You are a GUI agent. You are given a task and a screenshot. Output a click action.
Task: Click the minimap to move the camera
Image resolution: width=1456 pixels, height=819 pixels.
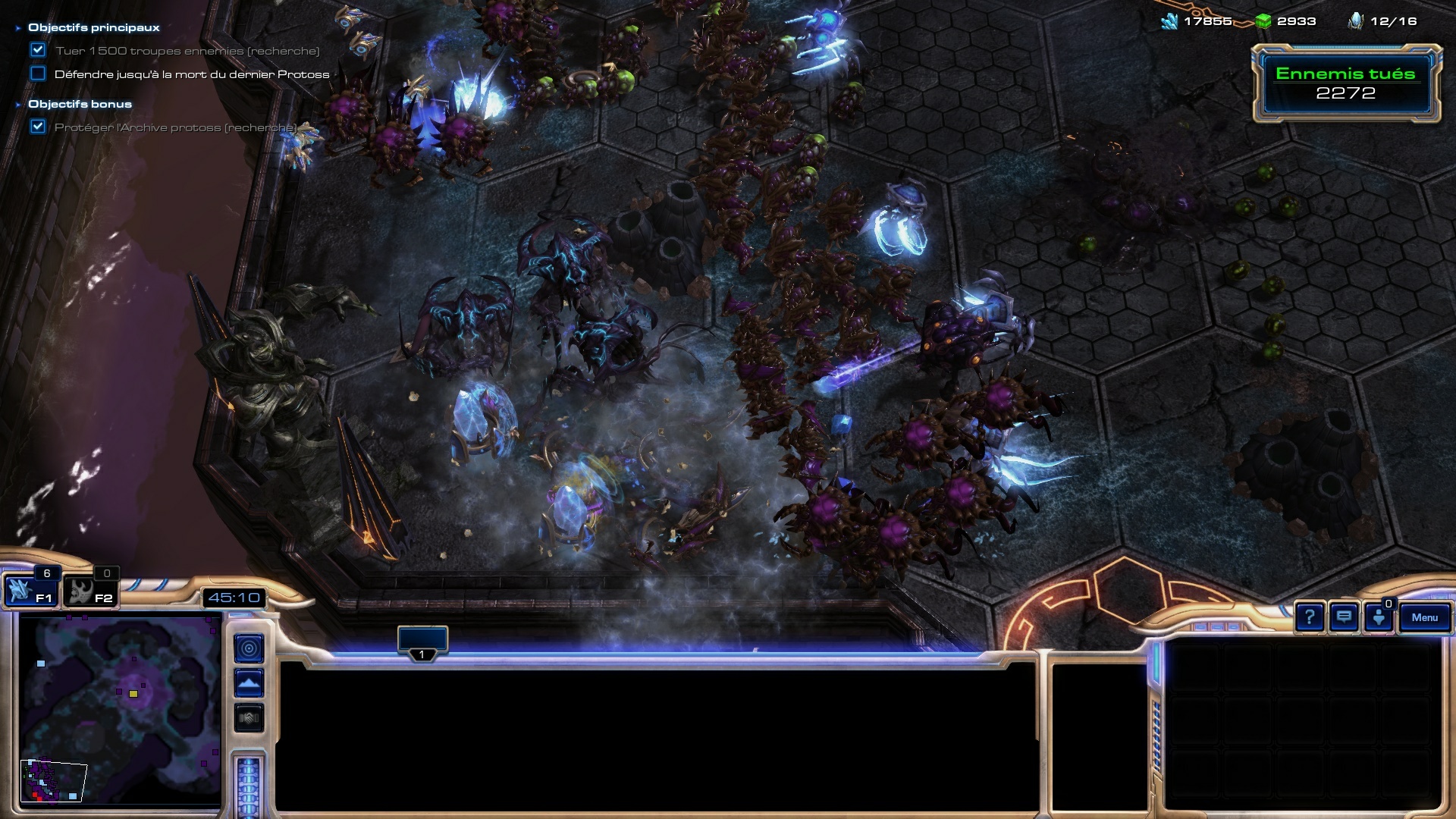(x=120, y=709)
